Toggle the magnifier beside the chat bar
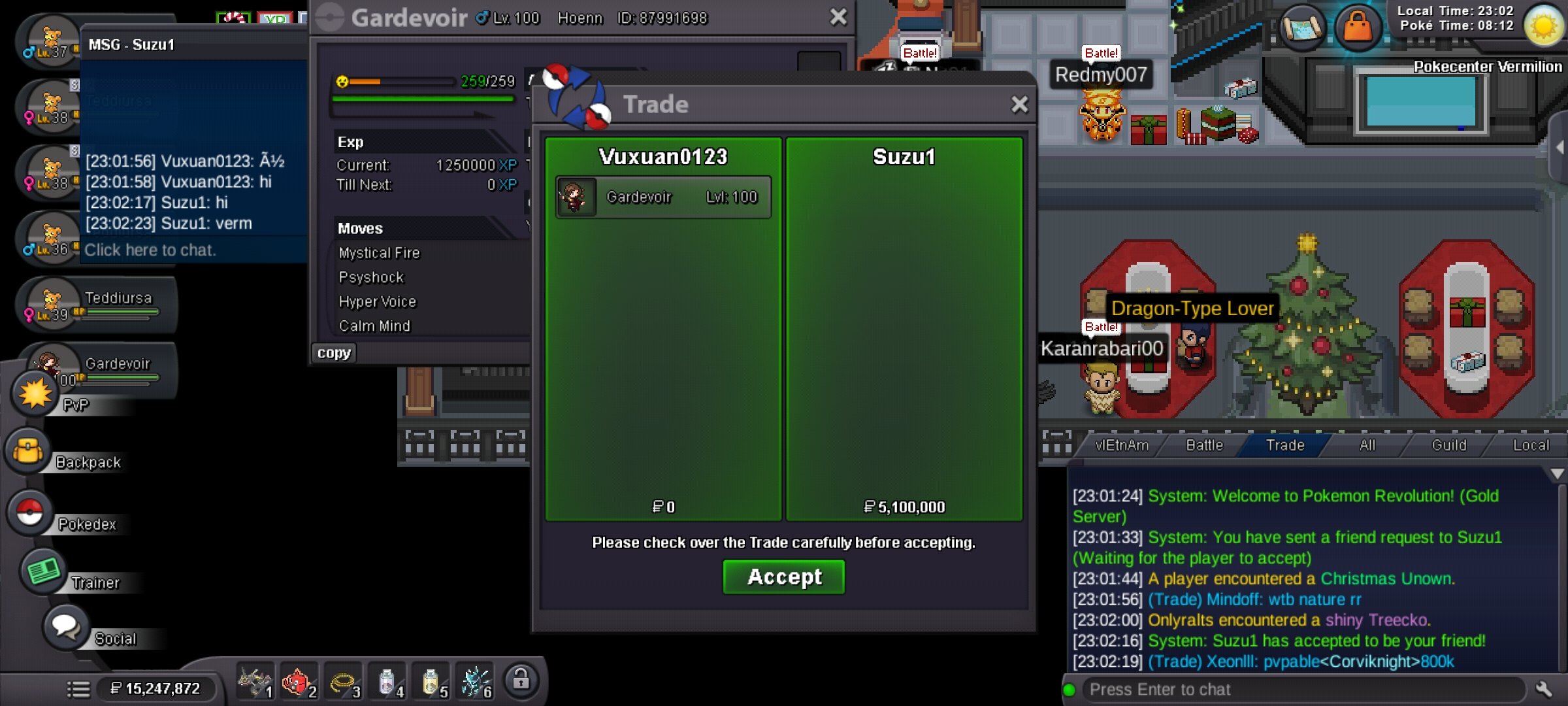 (1543, 689)
